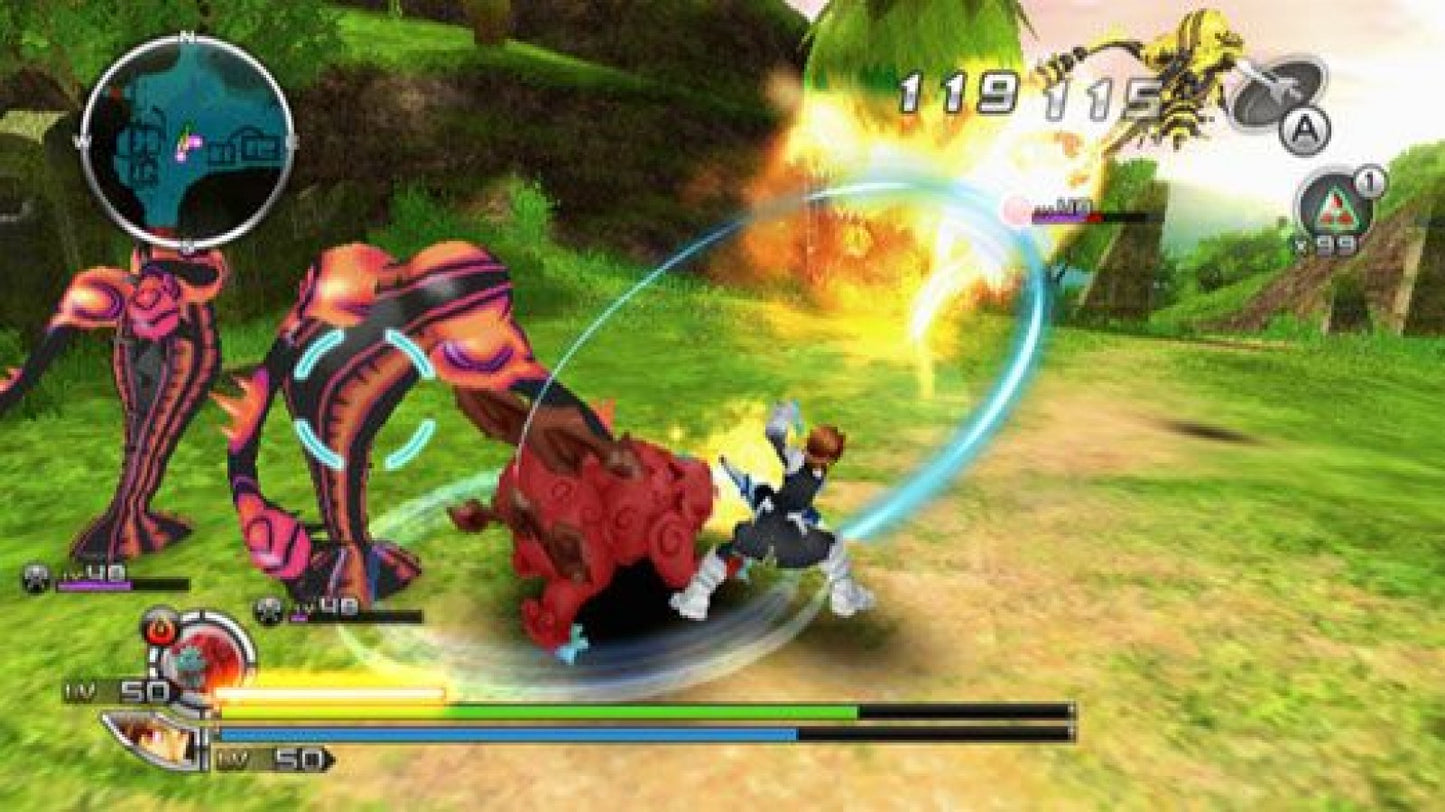Click the yellow charge gauge bar
The height and width of the screenshot is (812, 1445).
pyautogui.click(x=330, y=692)
